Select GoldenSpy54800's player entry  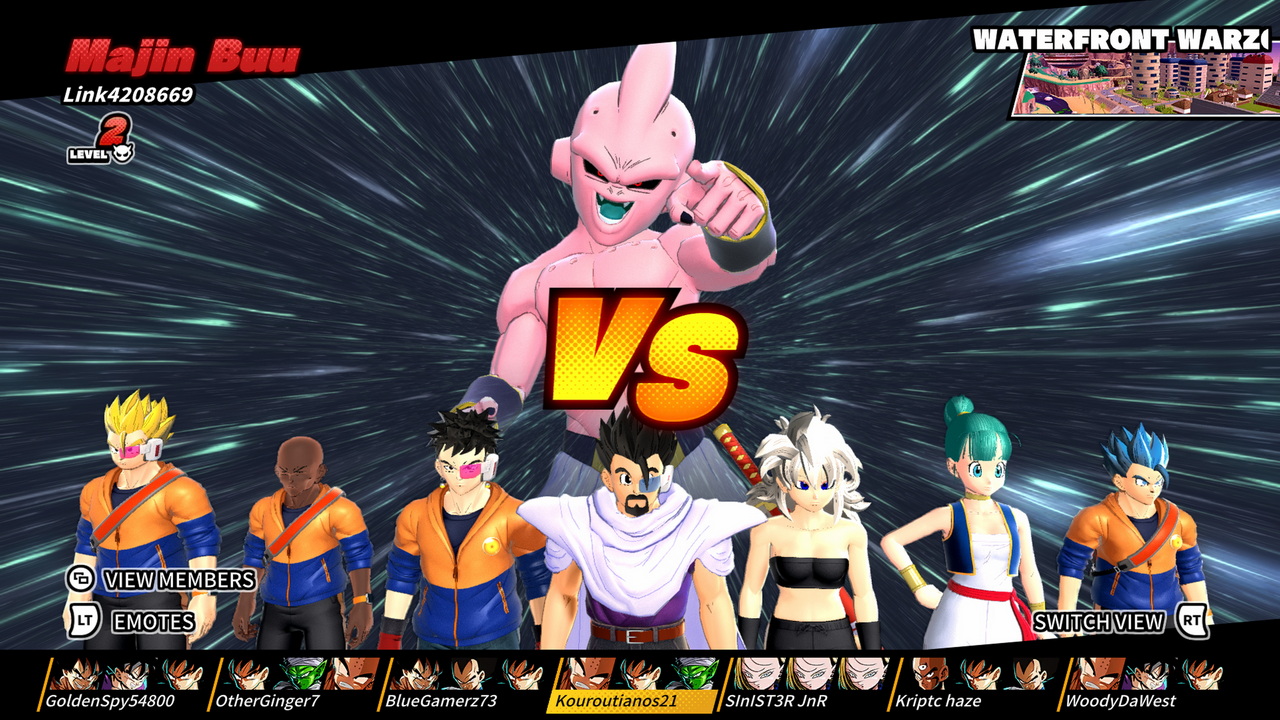pyautogui.click(x=123, y=685)
